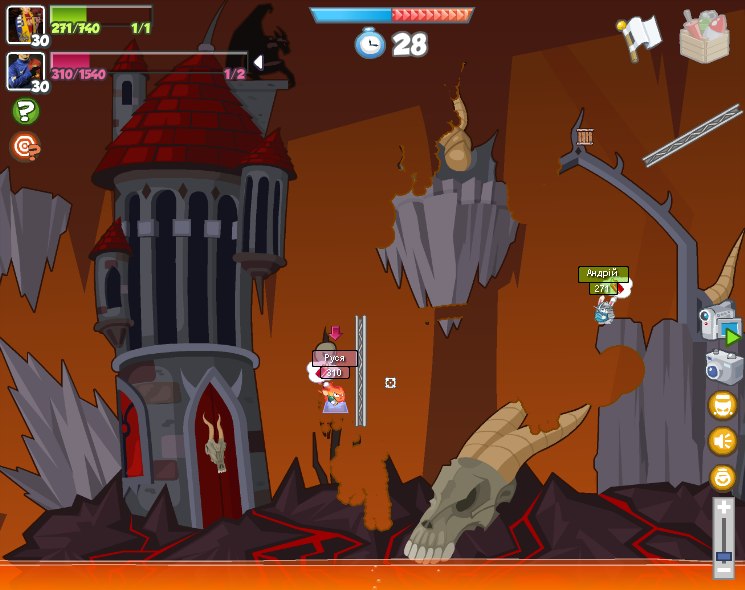Screen dimensions: 745x590
Task: Open the weapons crate inventory
Action: (704, 37)
